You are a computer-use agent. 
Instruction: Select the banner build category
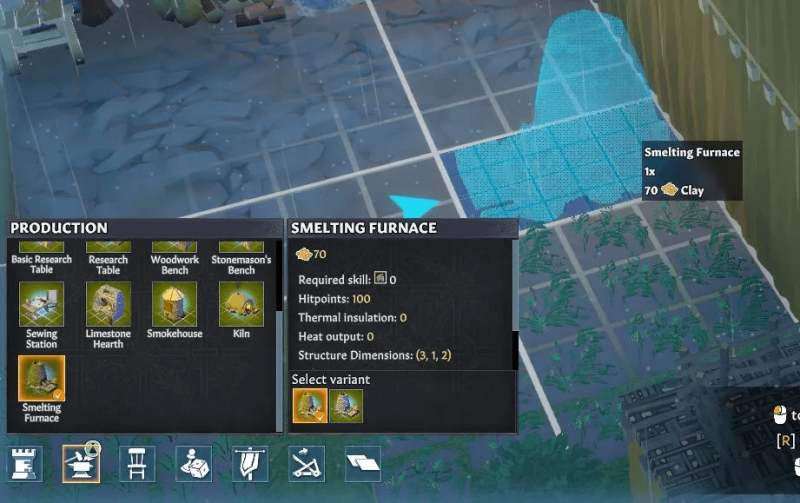click(249, 463)
